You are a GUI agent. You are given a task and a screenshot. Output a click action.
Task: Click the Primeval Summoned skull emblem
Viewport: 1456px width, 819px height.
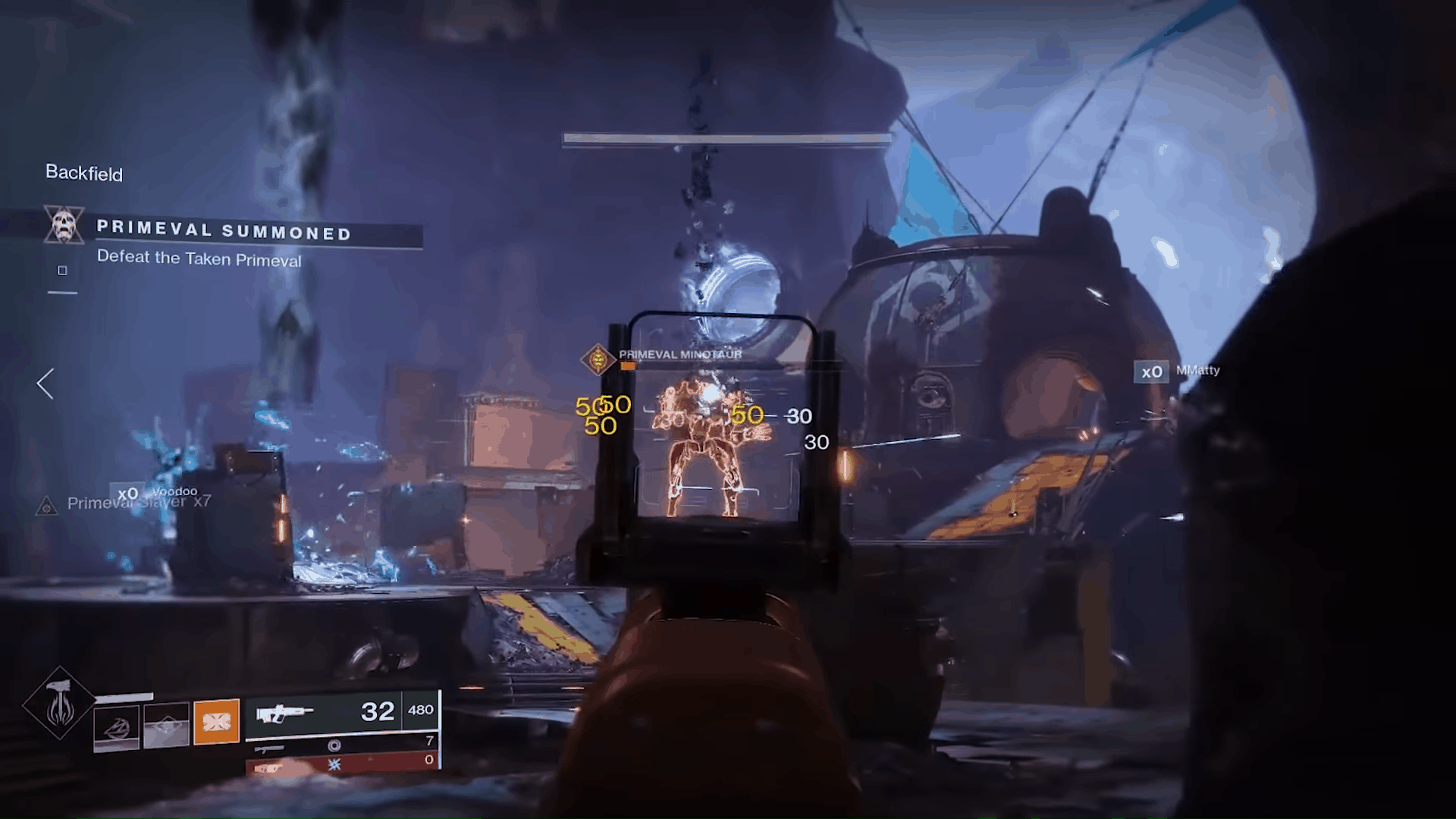64,225
